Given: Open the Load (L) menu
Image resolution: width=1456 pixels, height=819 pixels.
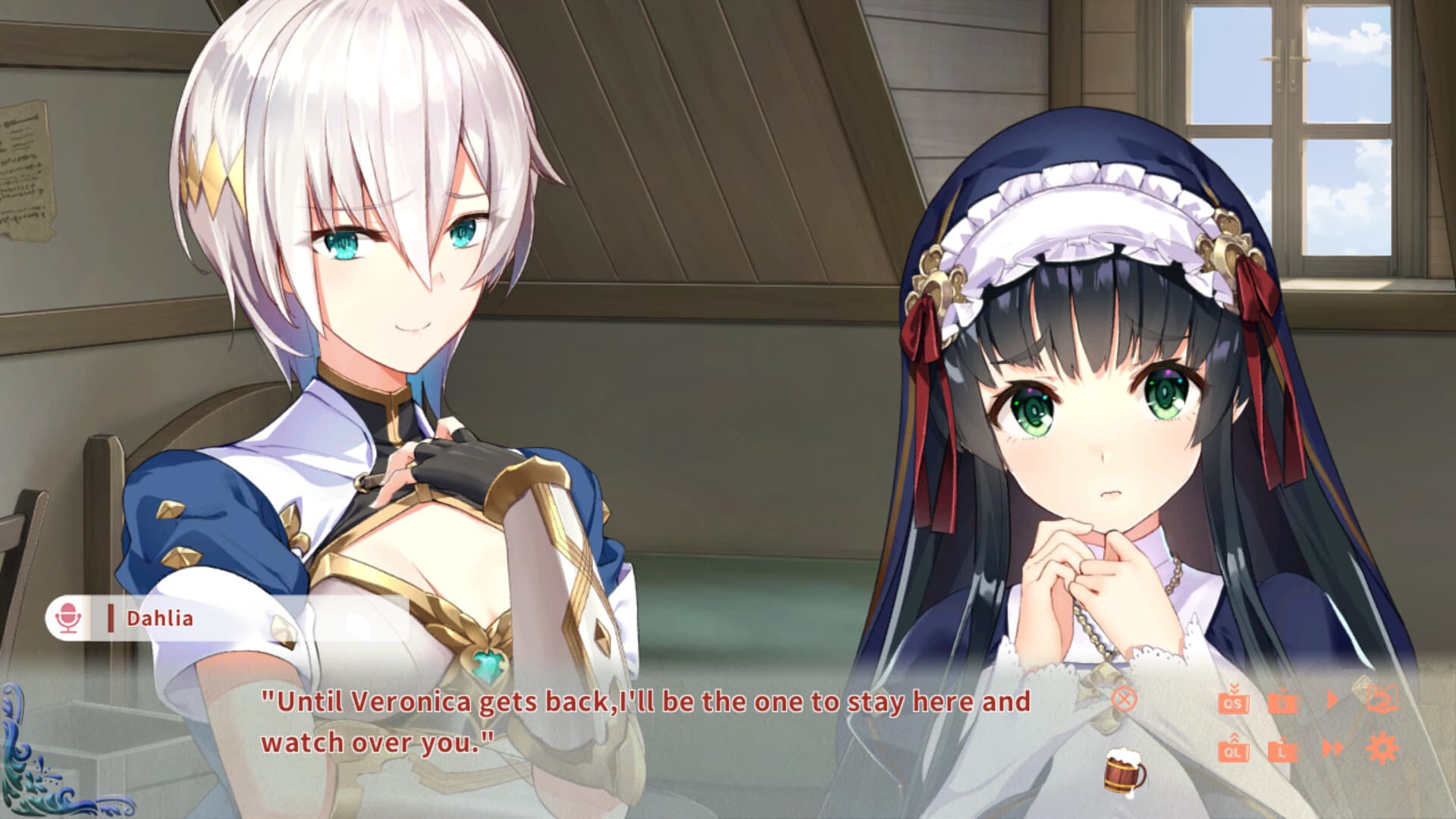Looking at the screenshot, I should click(1283, 753).
